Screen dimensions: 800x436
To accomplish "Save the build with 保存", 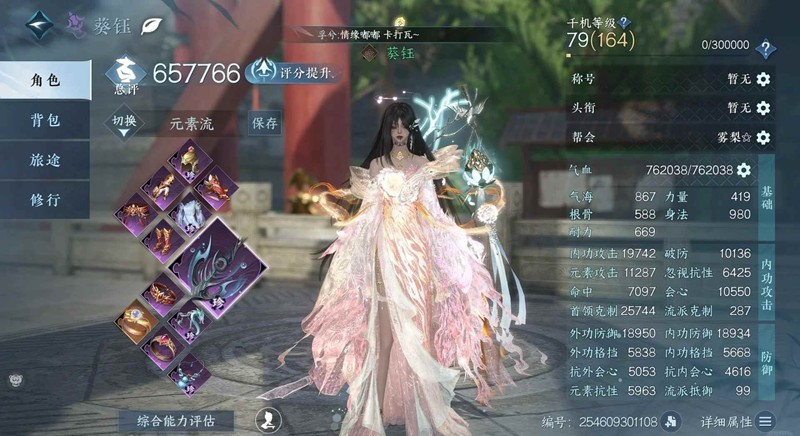I will [x=265, y=123].
